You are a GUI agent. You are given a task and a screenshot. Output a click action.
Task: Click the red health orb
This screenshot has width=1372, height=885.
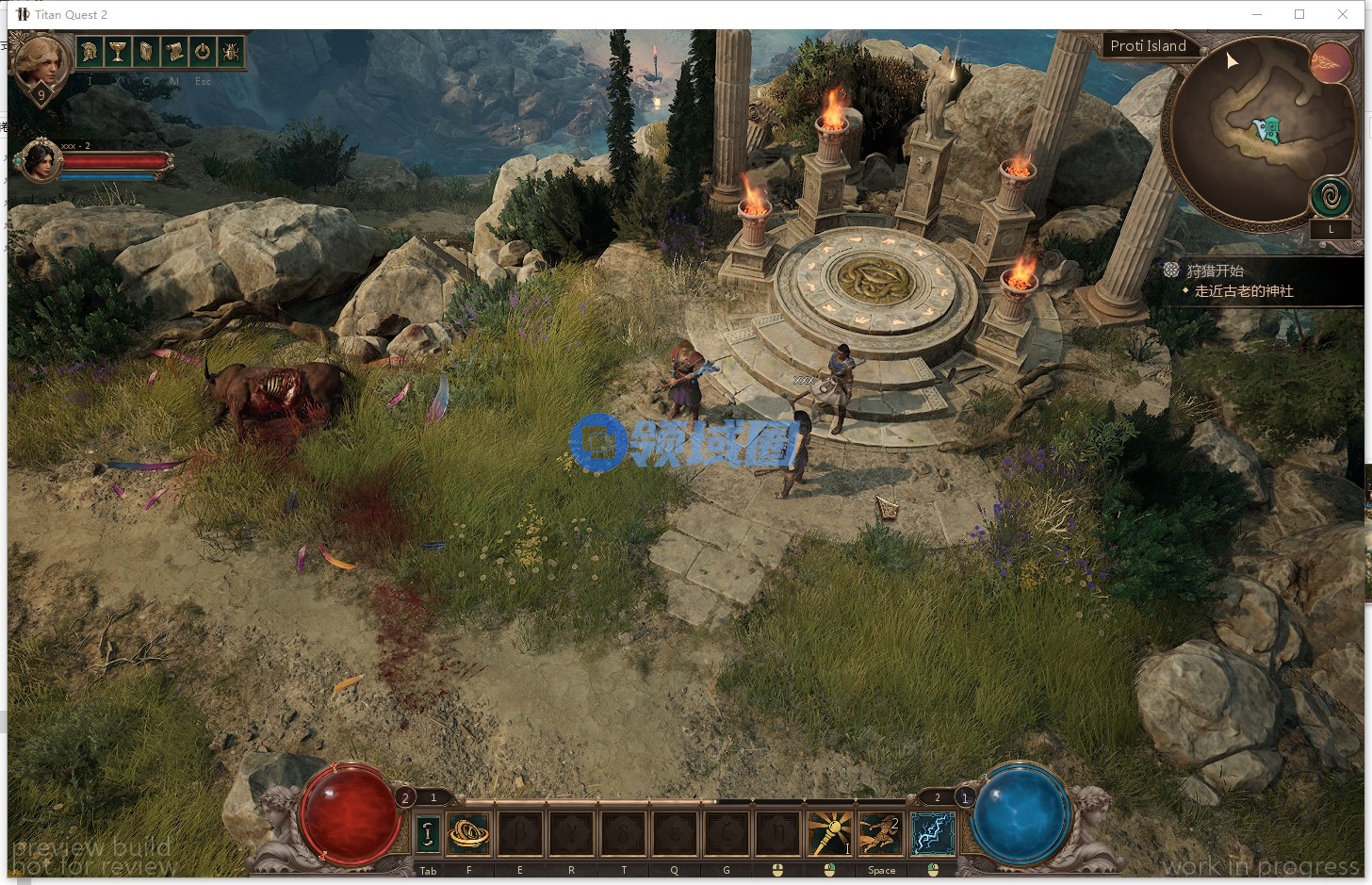tap(350, 813)
